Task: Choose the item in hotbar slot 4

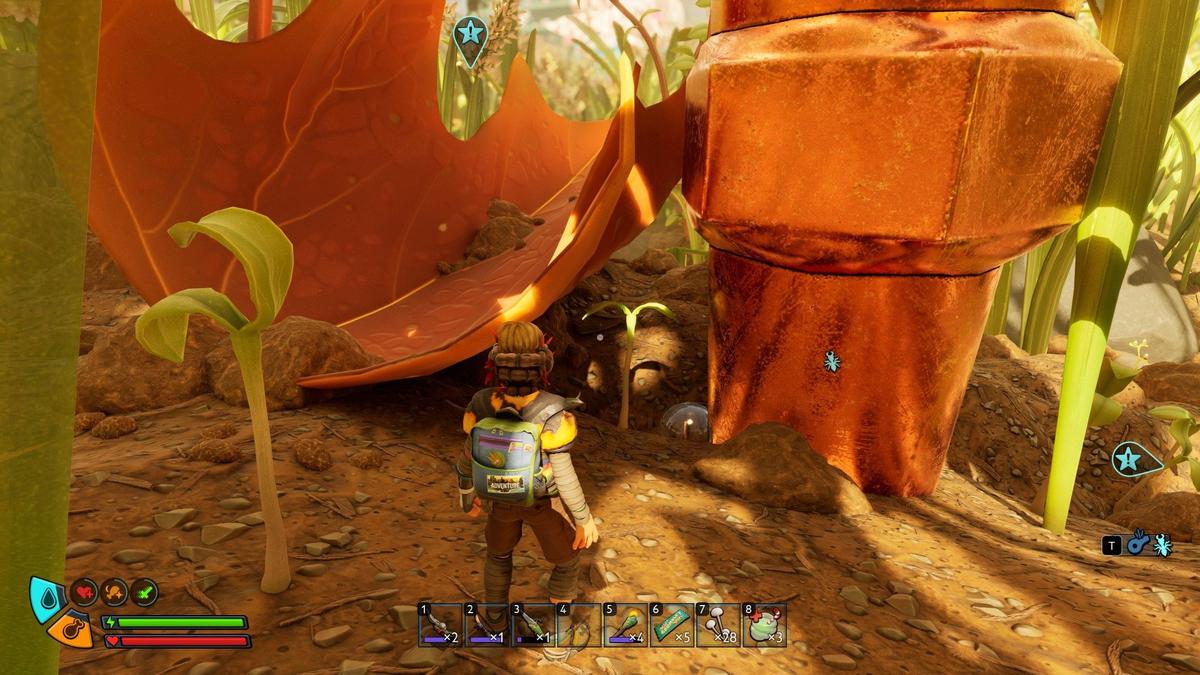Action: (580, 625)
